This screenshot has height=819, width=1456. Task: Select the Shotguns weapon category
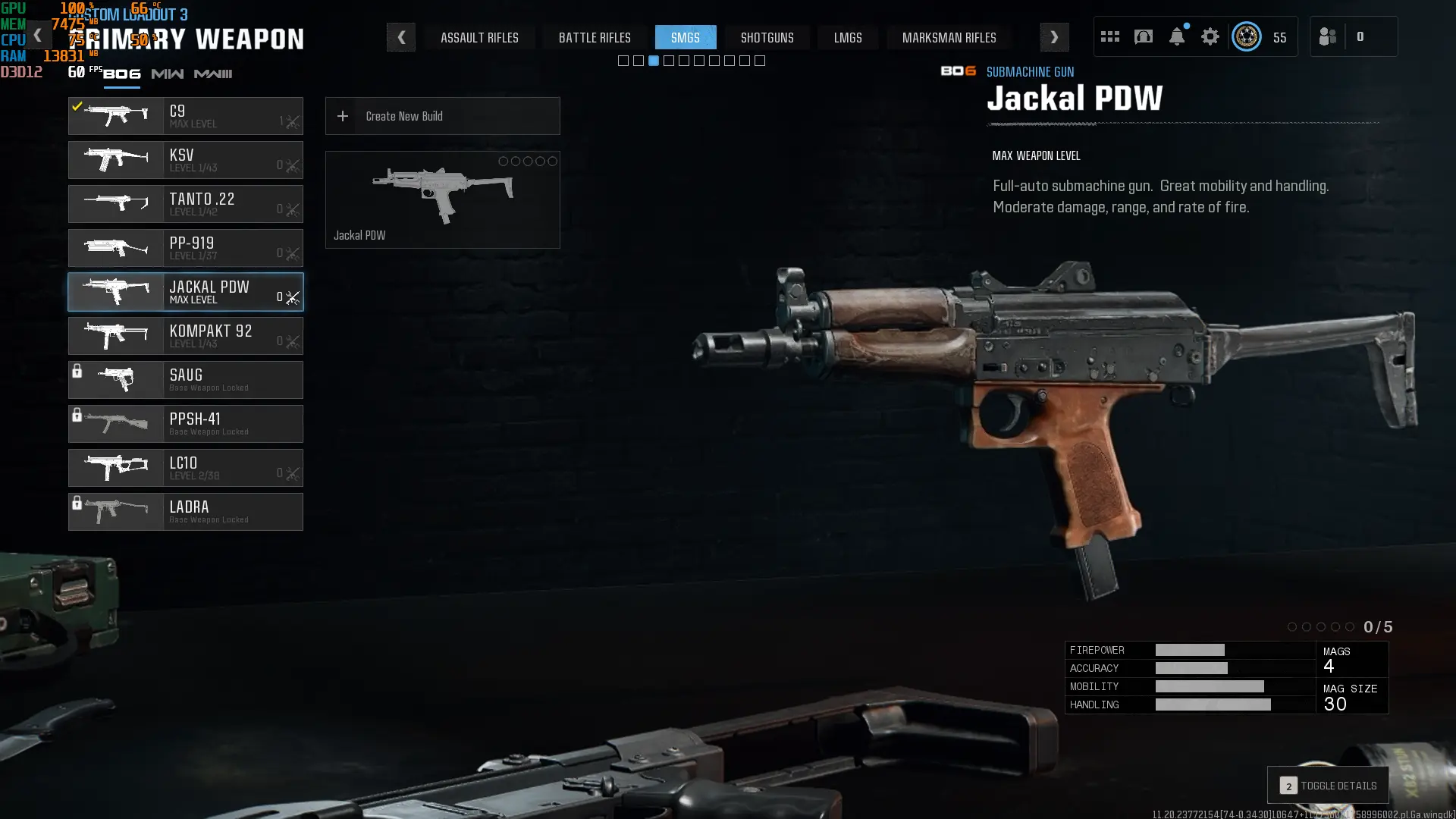(x=767, y=37)
